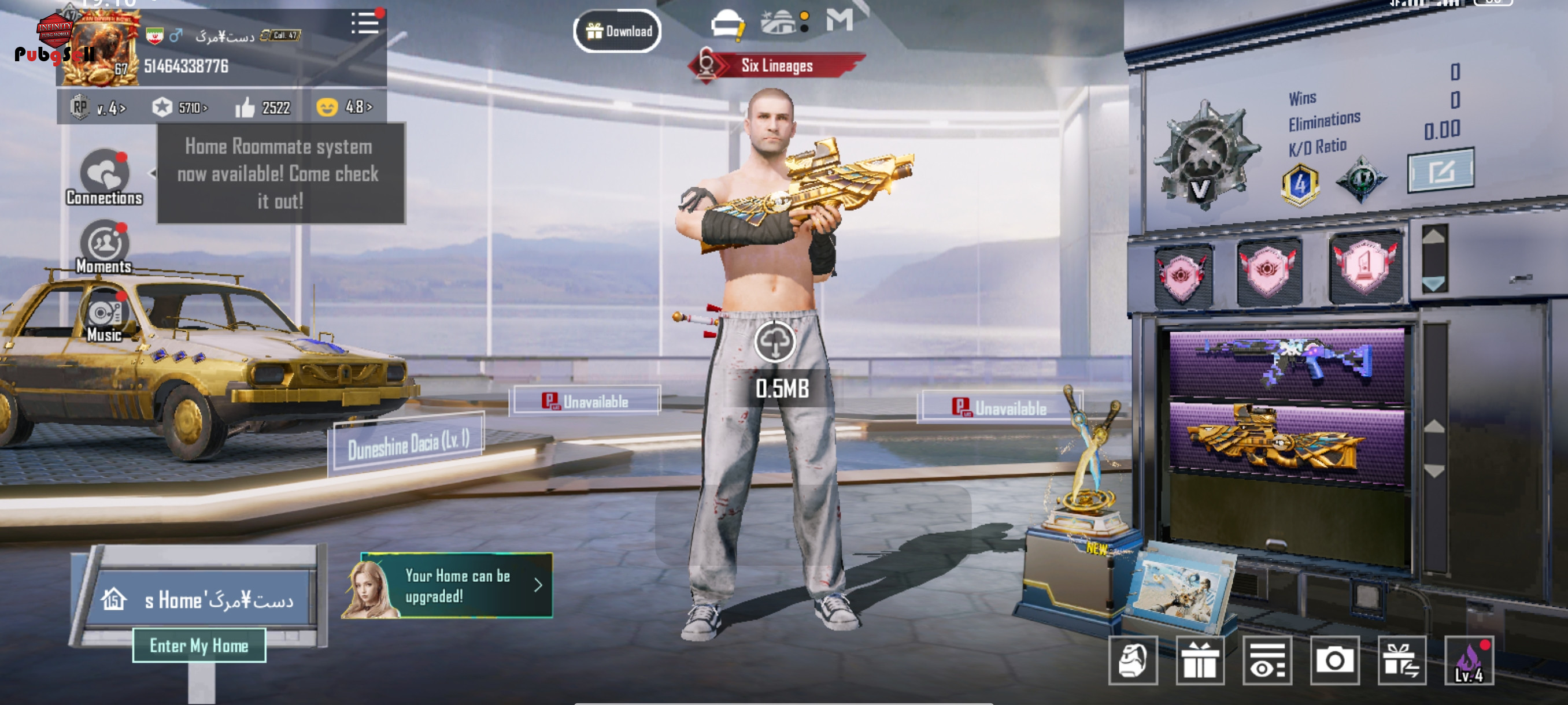Open the list menu icon
The image size is (1568, 705).
coord(365,24)
